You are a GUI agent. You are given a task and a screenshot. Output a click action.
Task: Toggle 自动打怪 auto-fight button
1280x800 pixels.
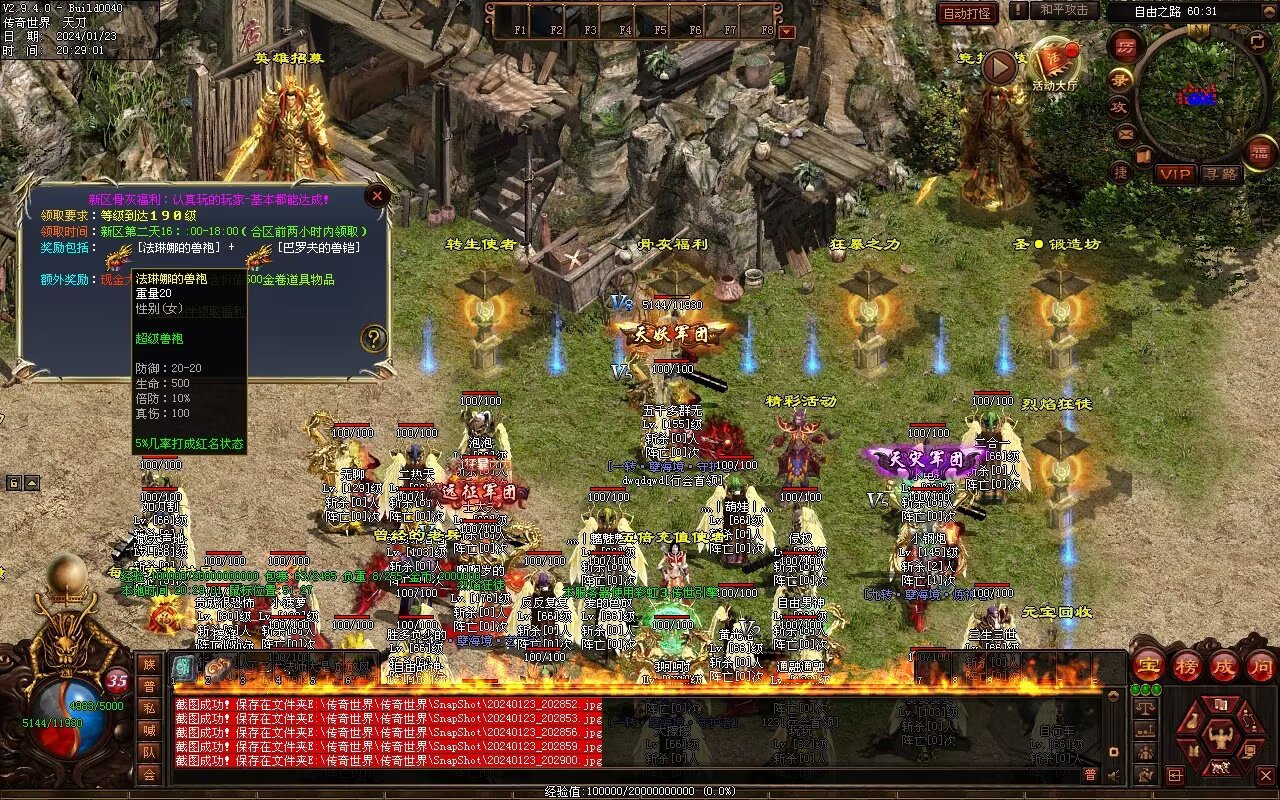click(x=968, y=13)
